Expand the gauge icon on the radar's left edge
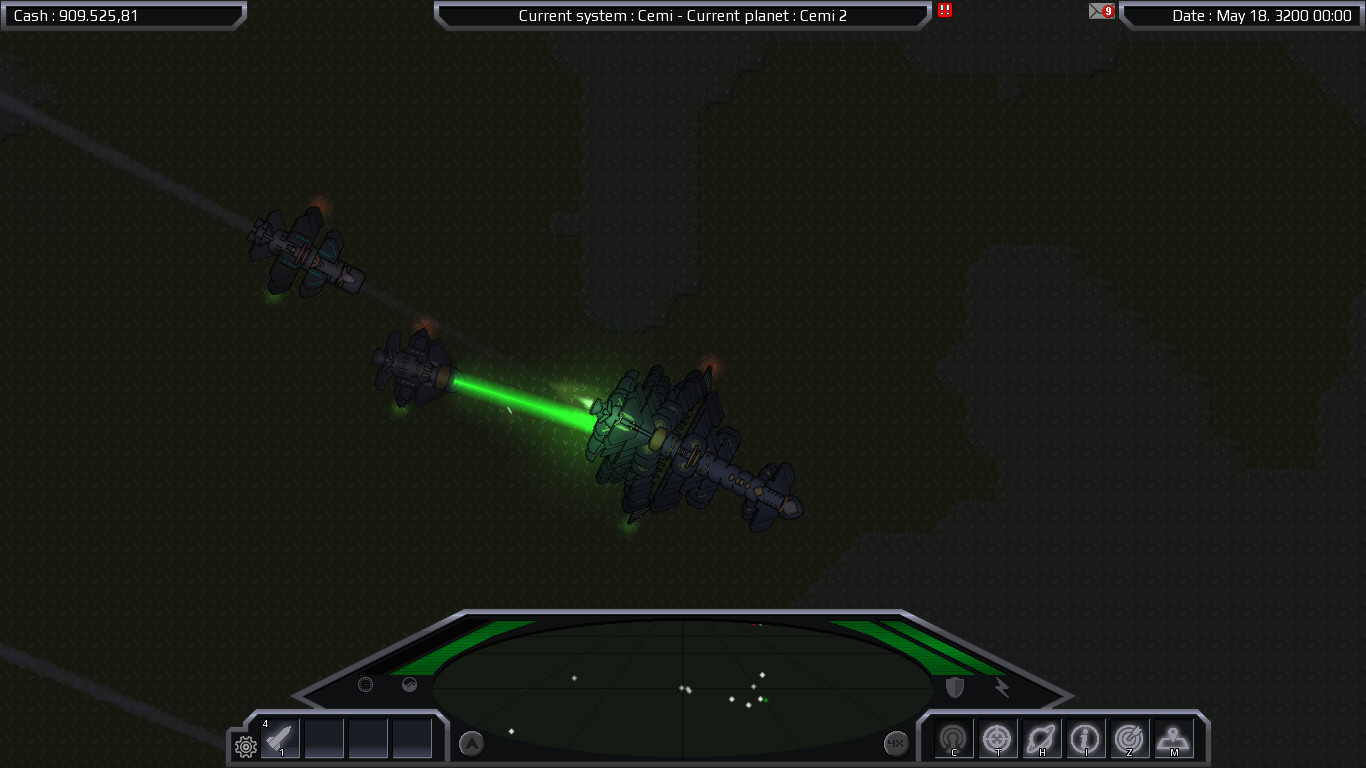 pyautogui.click(x=366, y=685)
